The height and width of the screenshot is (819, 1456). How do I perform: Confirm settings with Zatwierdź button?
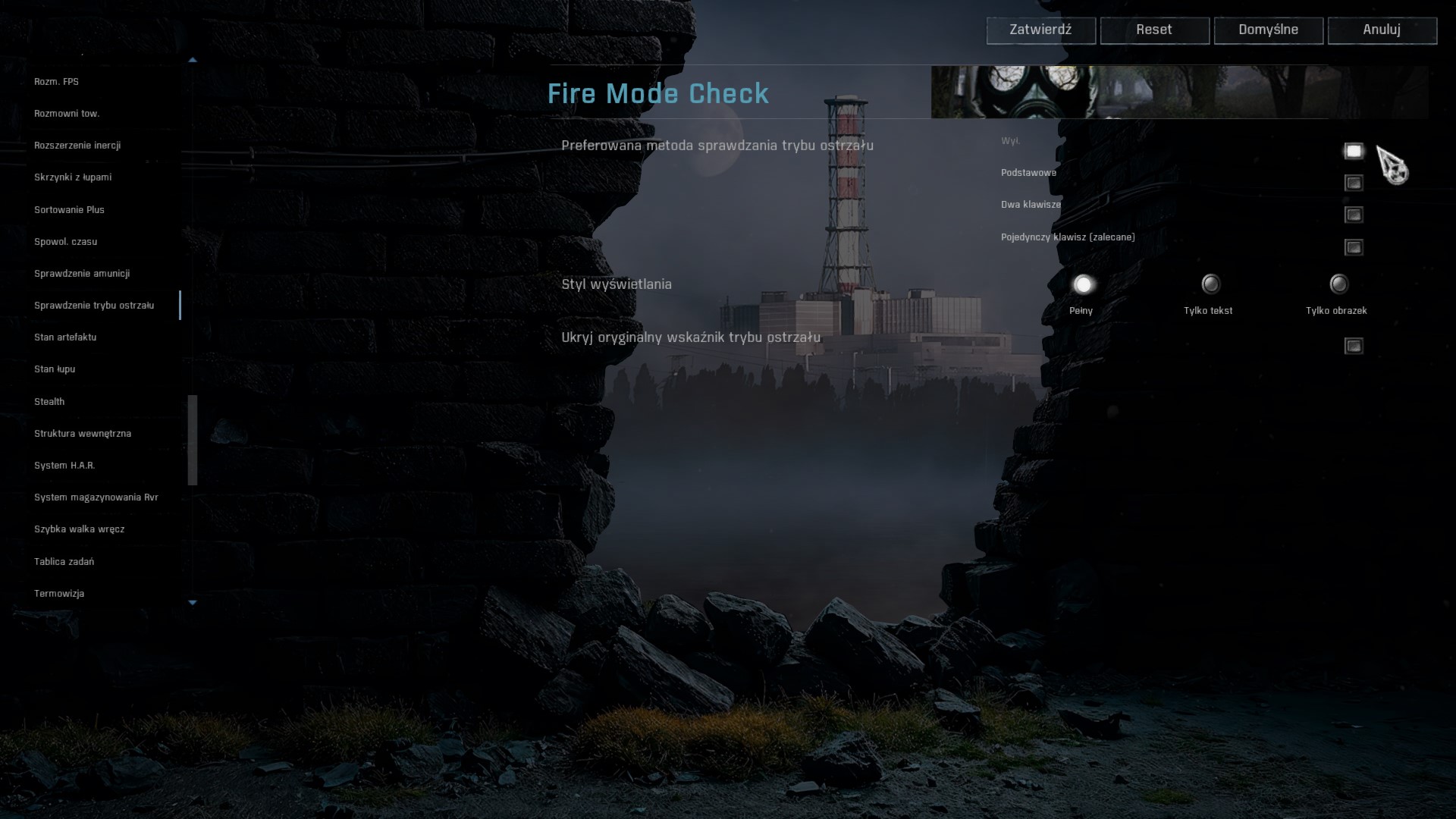click(1040, 30)
